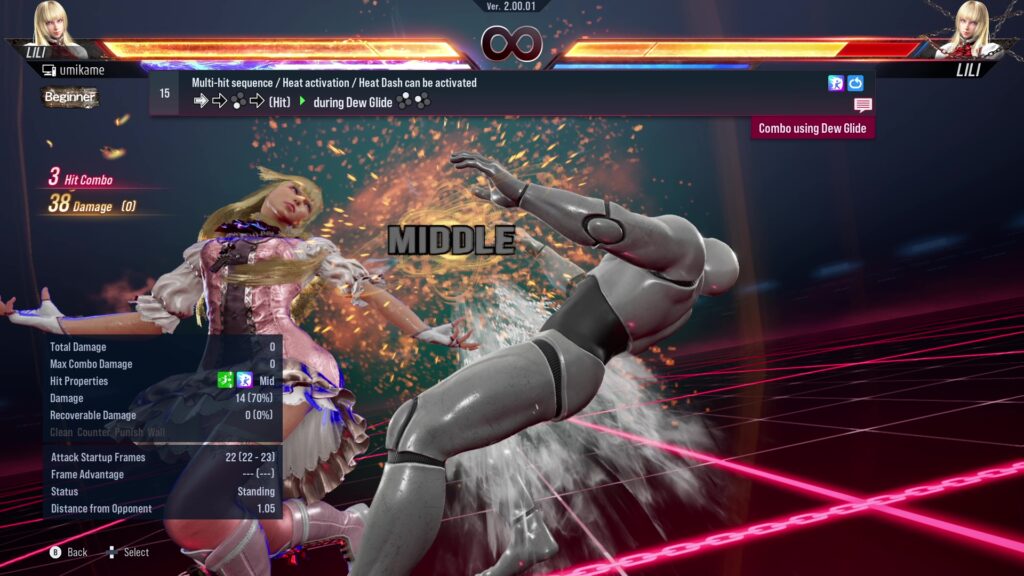The image size is (1024, 576).
Task: Select move list entry number 15
Action: pyautogui.click(x=165, y=93)
